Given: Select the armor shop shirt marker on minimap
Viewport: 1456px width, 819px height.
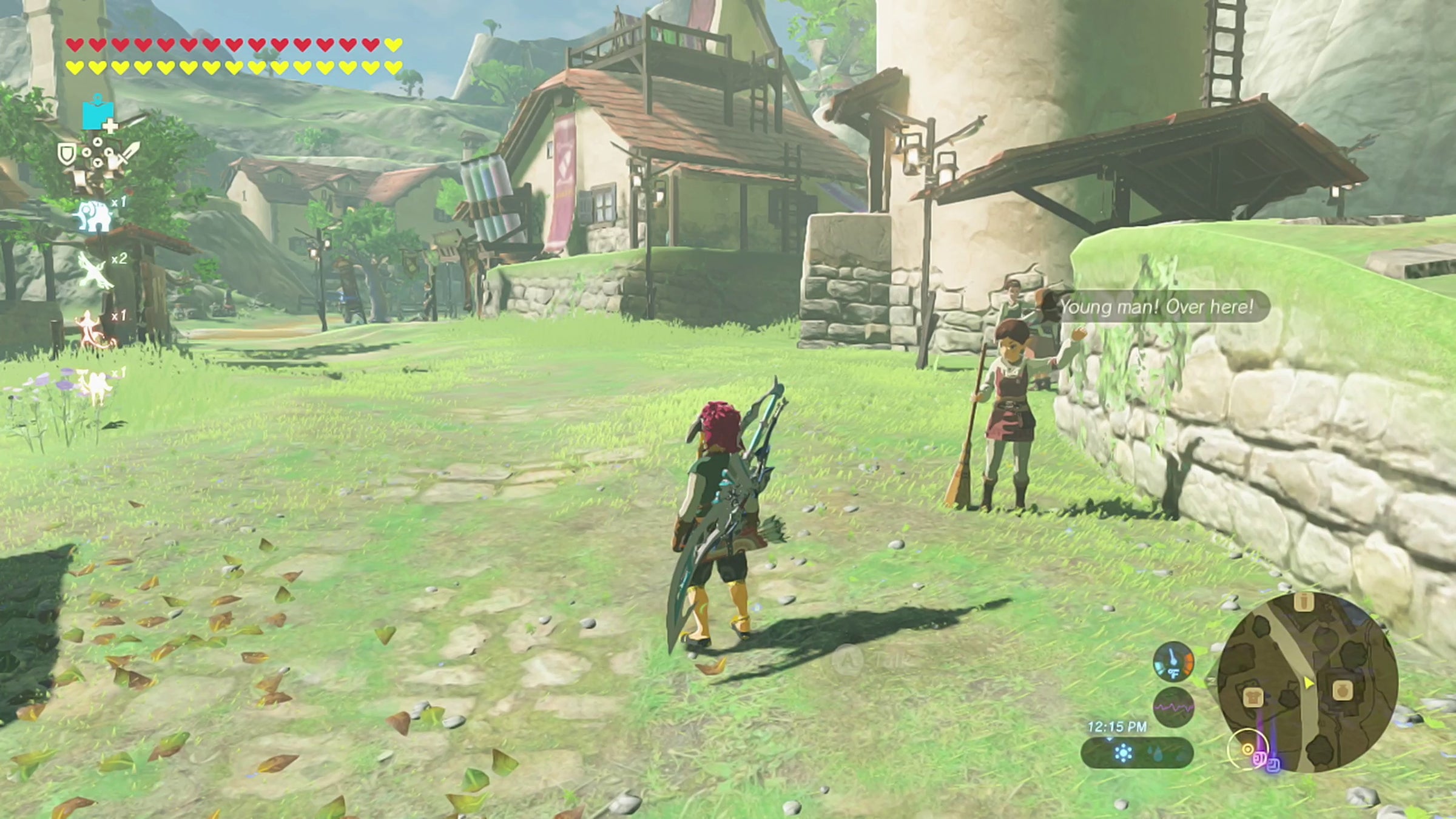Looking at the screenshot, I should click(1252, 697).
